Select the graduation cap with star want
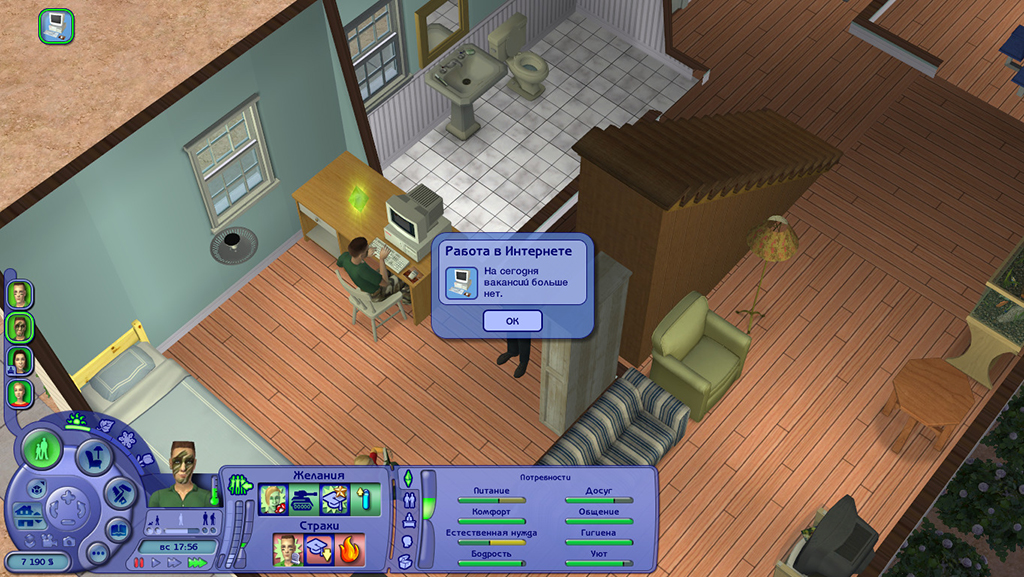This screenshot has height=577, width=1024. click(334, 499)
